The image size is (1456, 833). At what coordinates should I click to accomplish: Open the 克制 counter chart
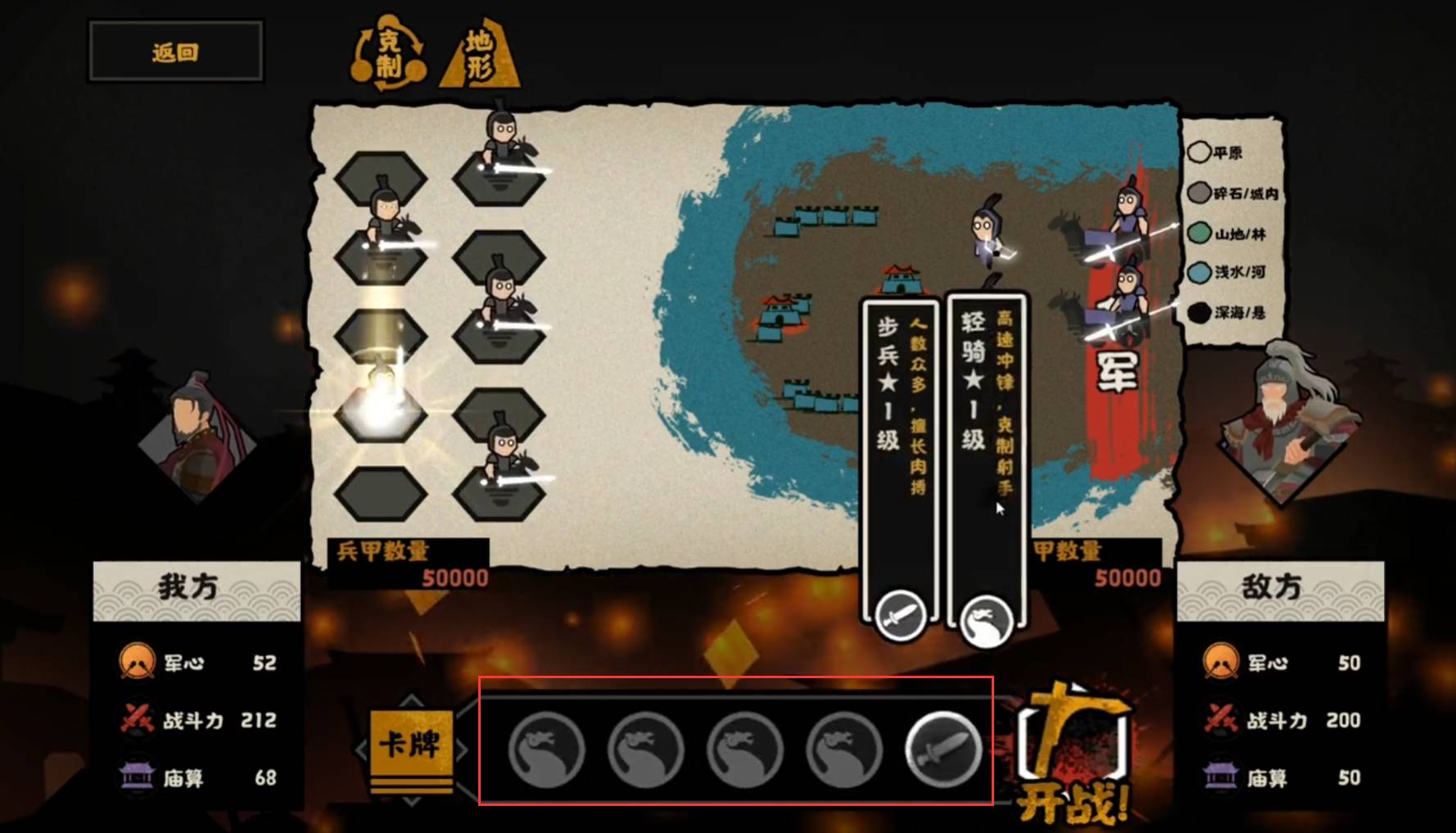389,53
